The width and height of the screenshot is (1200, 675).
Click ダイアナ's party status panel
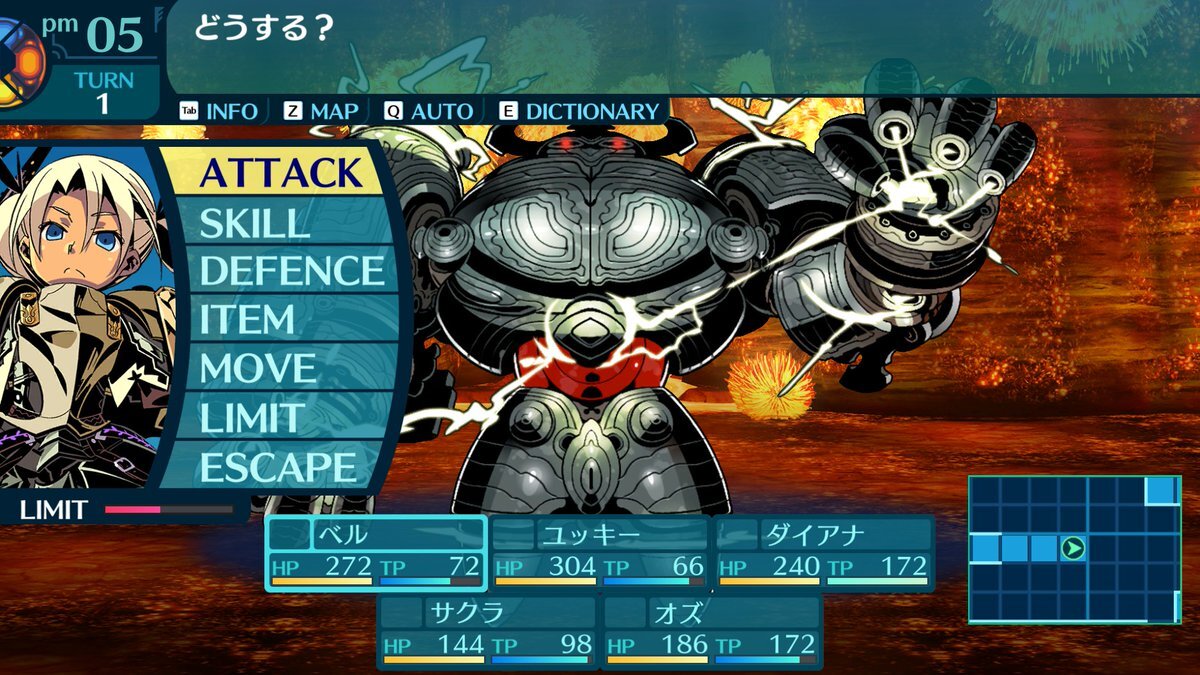(823, 553)
